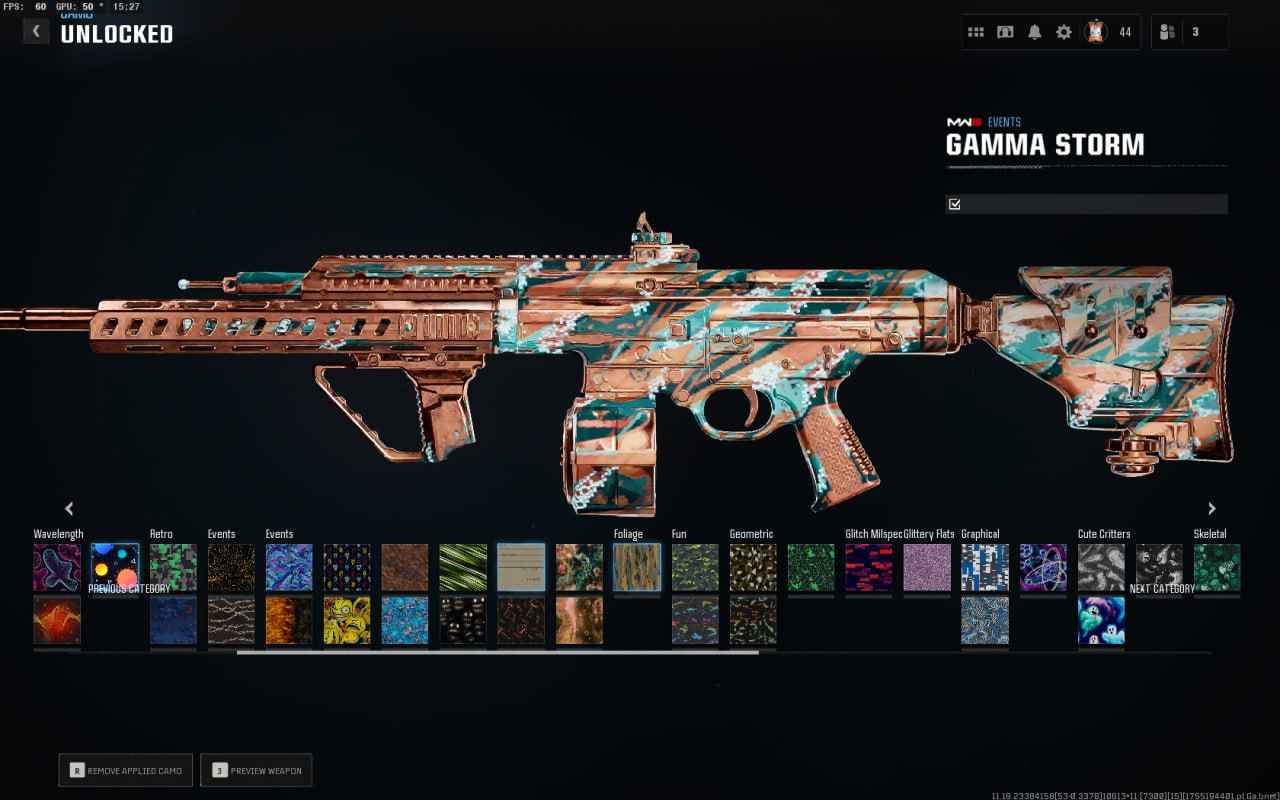1280x800 pixels.
Task: Pick the green diagonal streaks camo
Action: coord(463,567)
